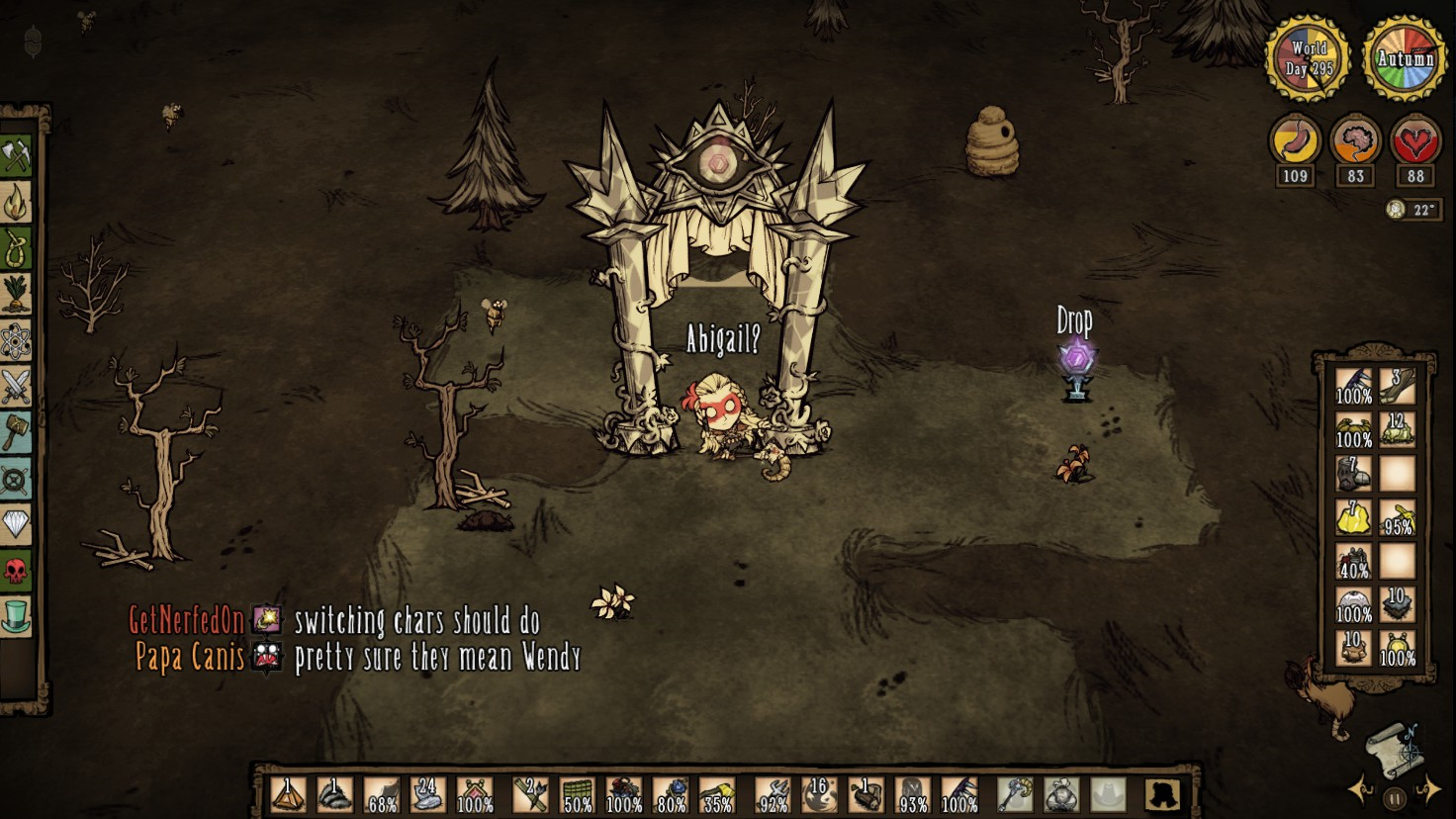Open the Fire crafting tab
Image resolution: width=1456 pixels, height=819 pixels.
tap(17, 203)
